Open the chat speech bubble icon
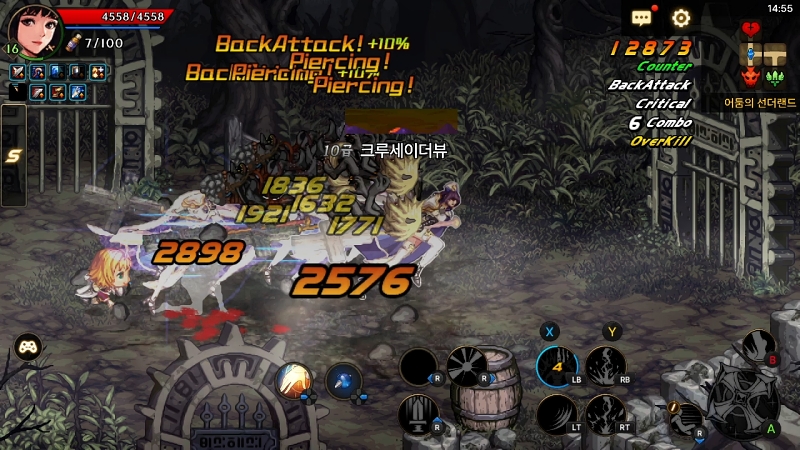This screenshot has height=450, width=800. 641,18
